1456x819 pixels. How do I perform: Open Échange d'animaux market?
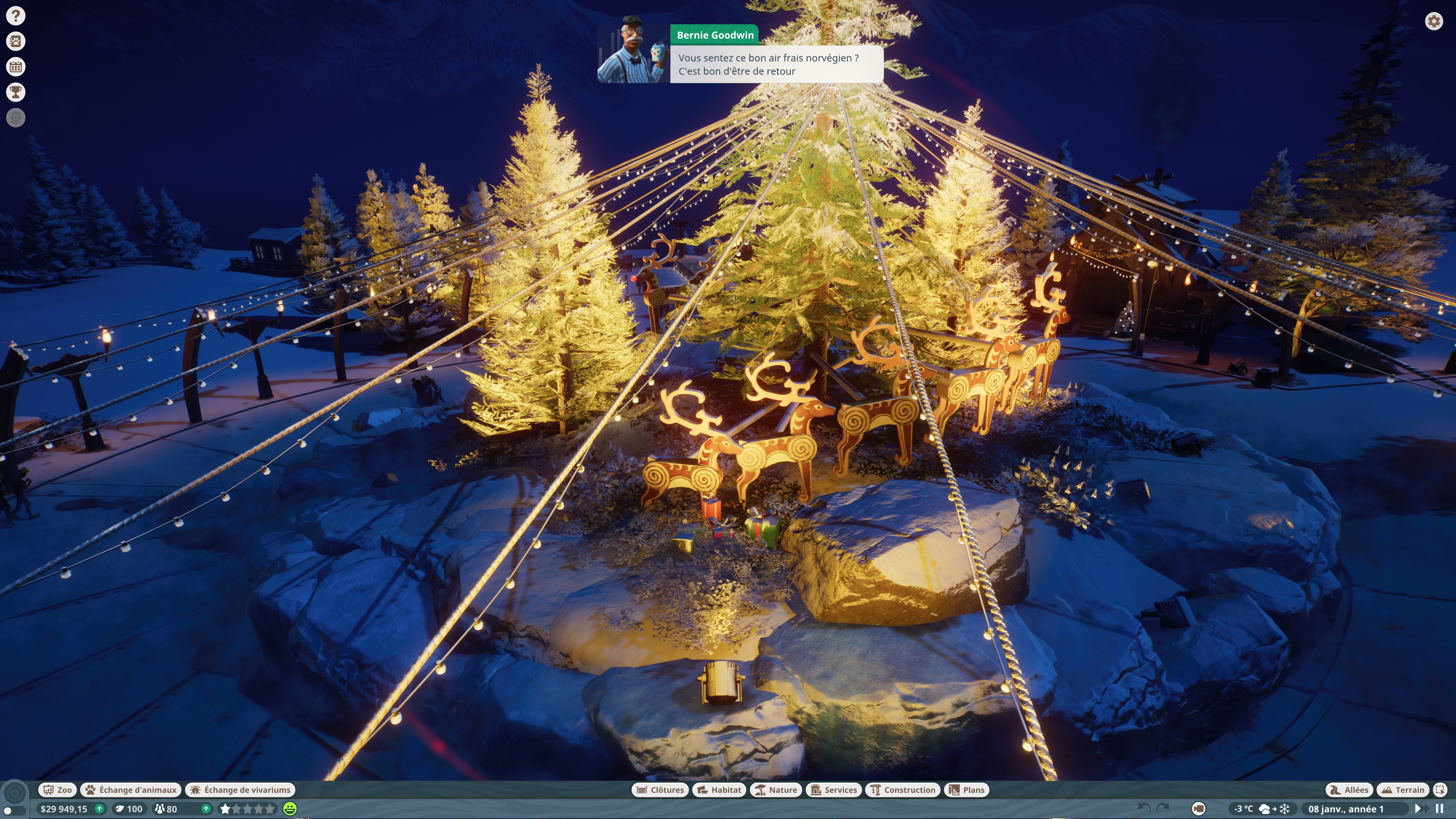coord(131,789)
